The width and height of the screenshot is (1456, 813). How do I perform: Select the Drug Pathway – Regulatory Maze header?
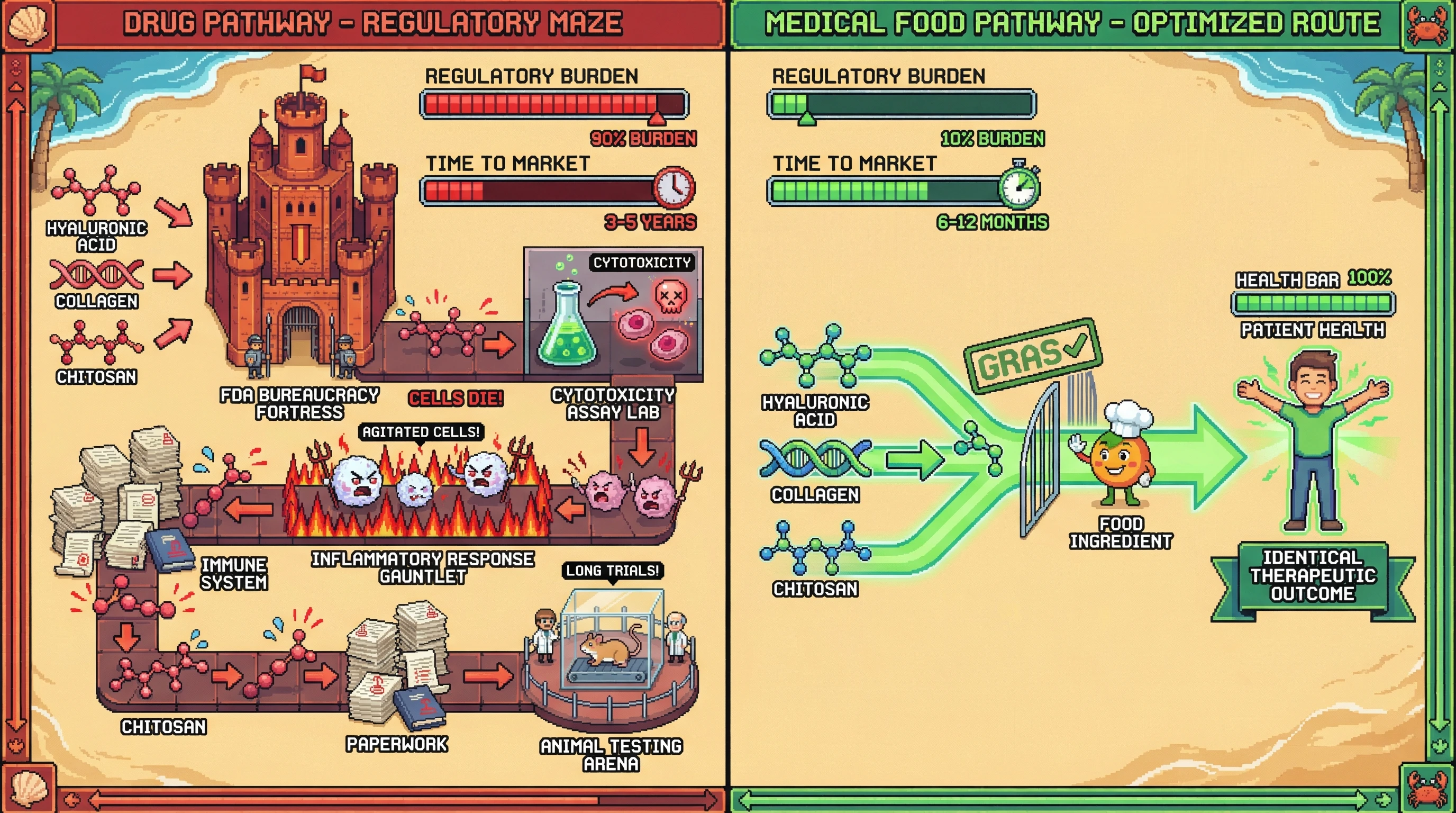pos(373,24)
